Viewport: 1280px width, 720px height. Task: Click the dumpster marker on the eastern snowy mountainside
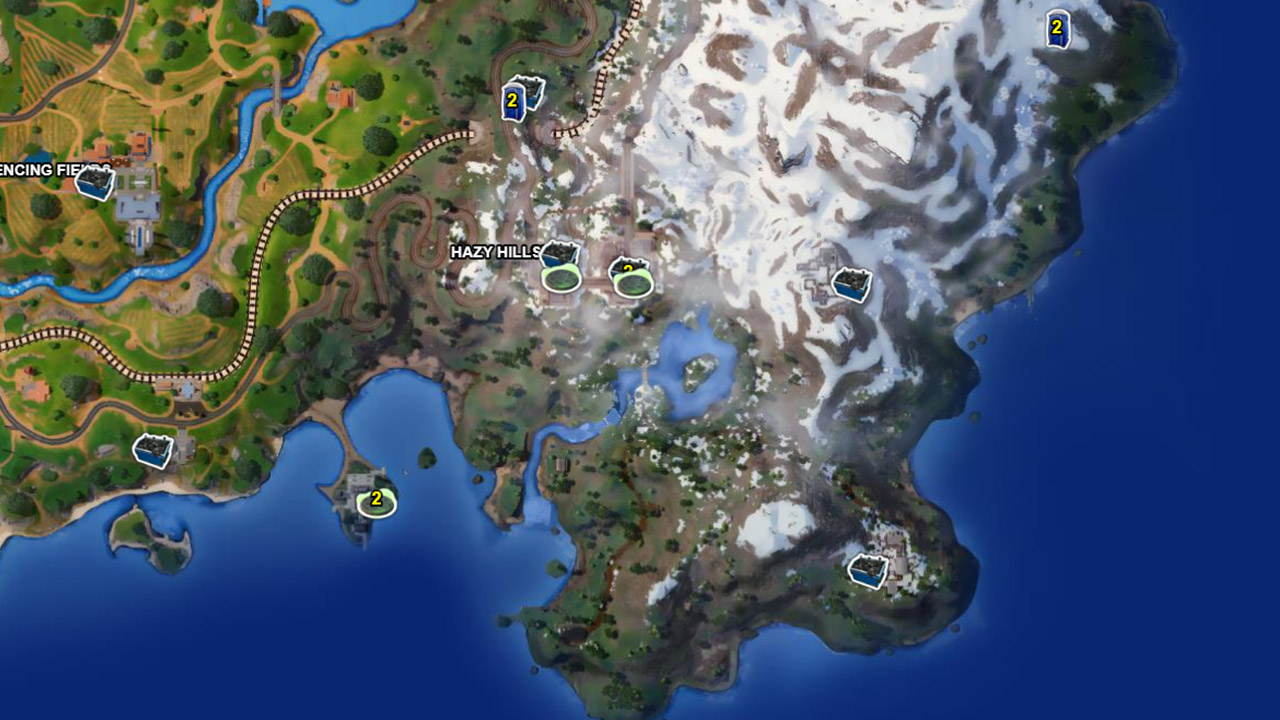point(849,285)
